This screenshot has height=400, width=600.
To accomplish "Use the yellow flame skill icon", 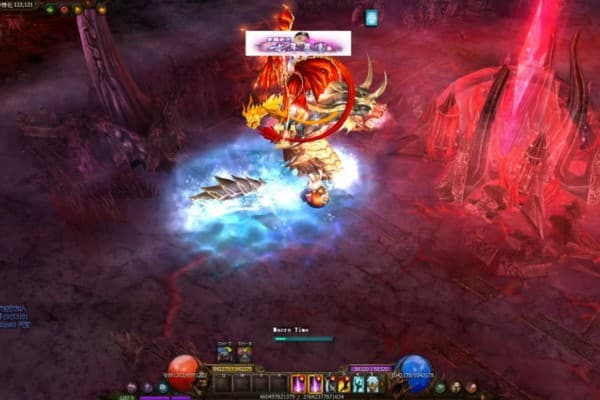I will (x=343, y=383).
